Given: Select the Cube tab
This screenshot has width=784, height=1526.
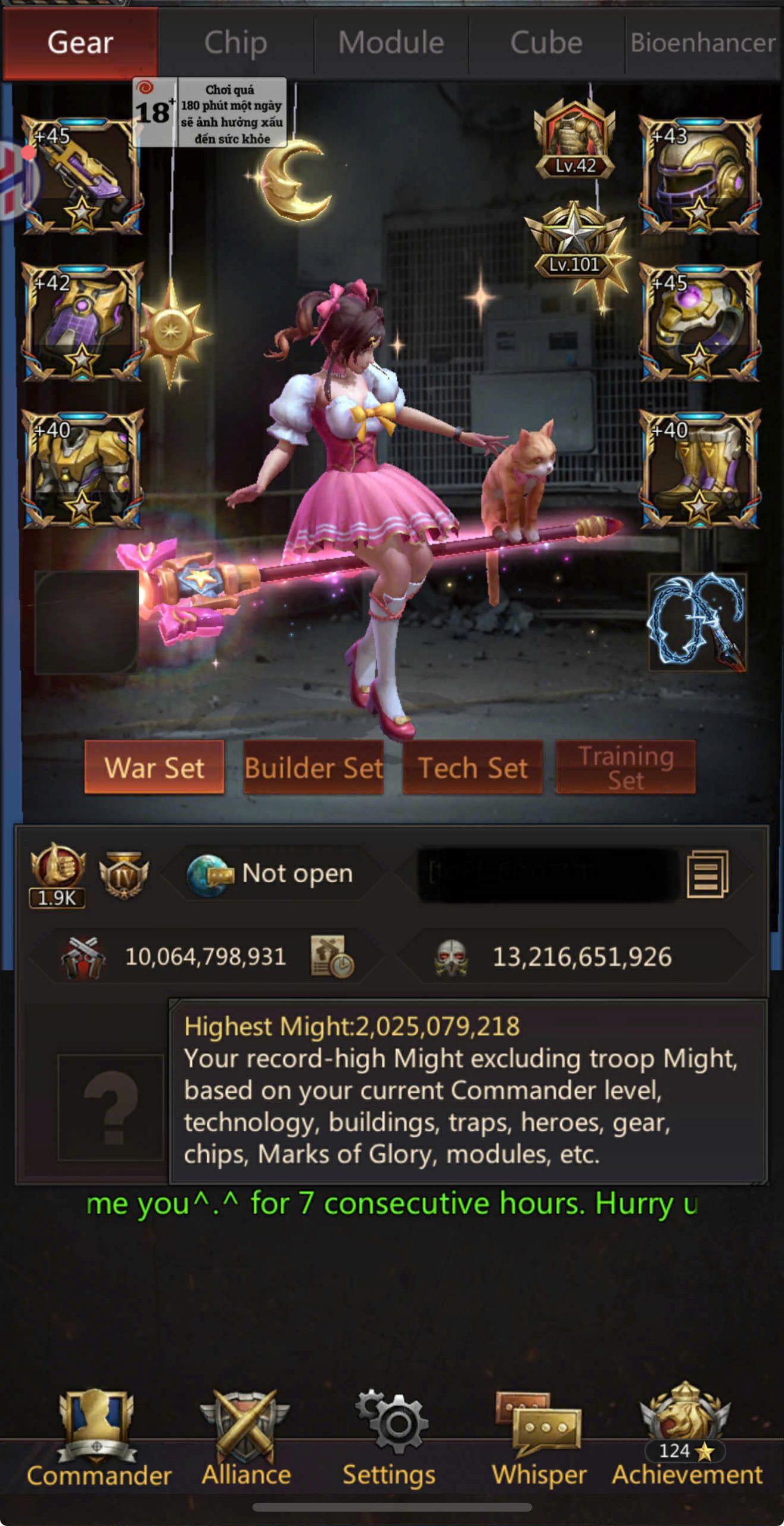Looking at the screenshot, I should click(546, 43).
